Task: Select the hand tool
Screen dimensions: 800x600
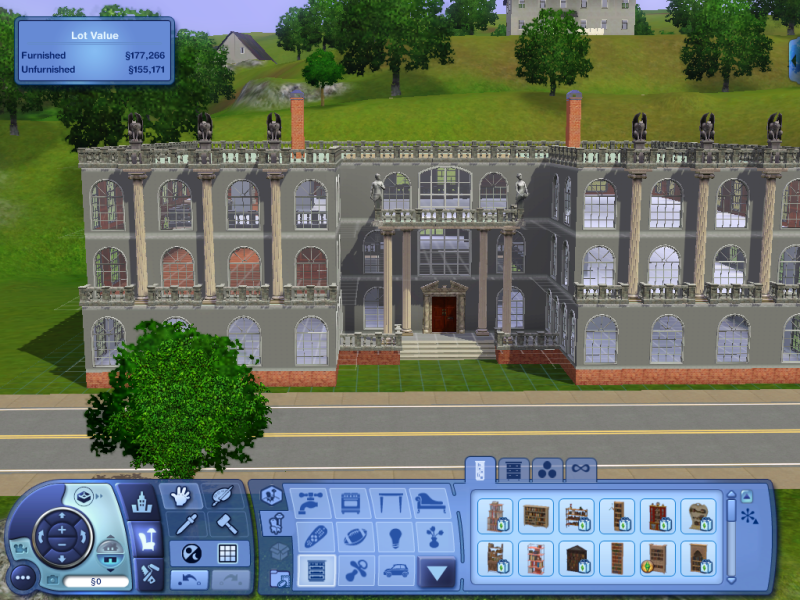Action: (x=181, y=496)
